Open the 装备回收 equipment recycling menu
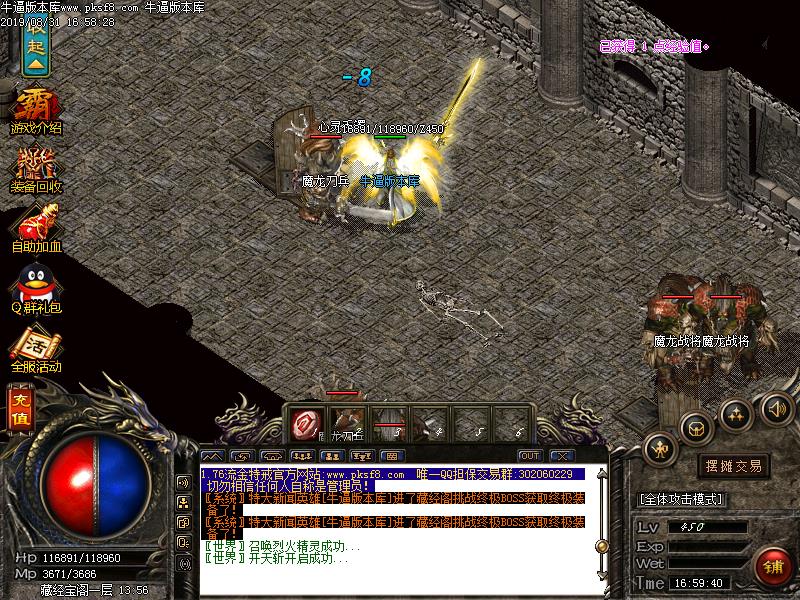 coord(36,169)
